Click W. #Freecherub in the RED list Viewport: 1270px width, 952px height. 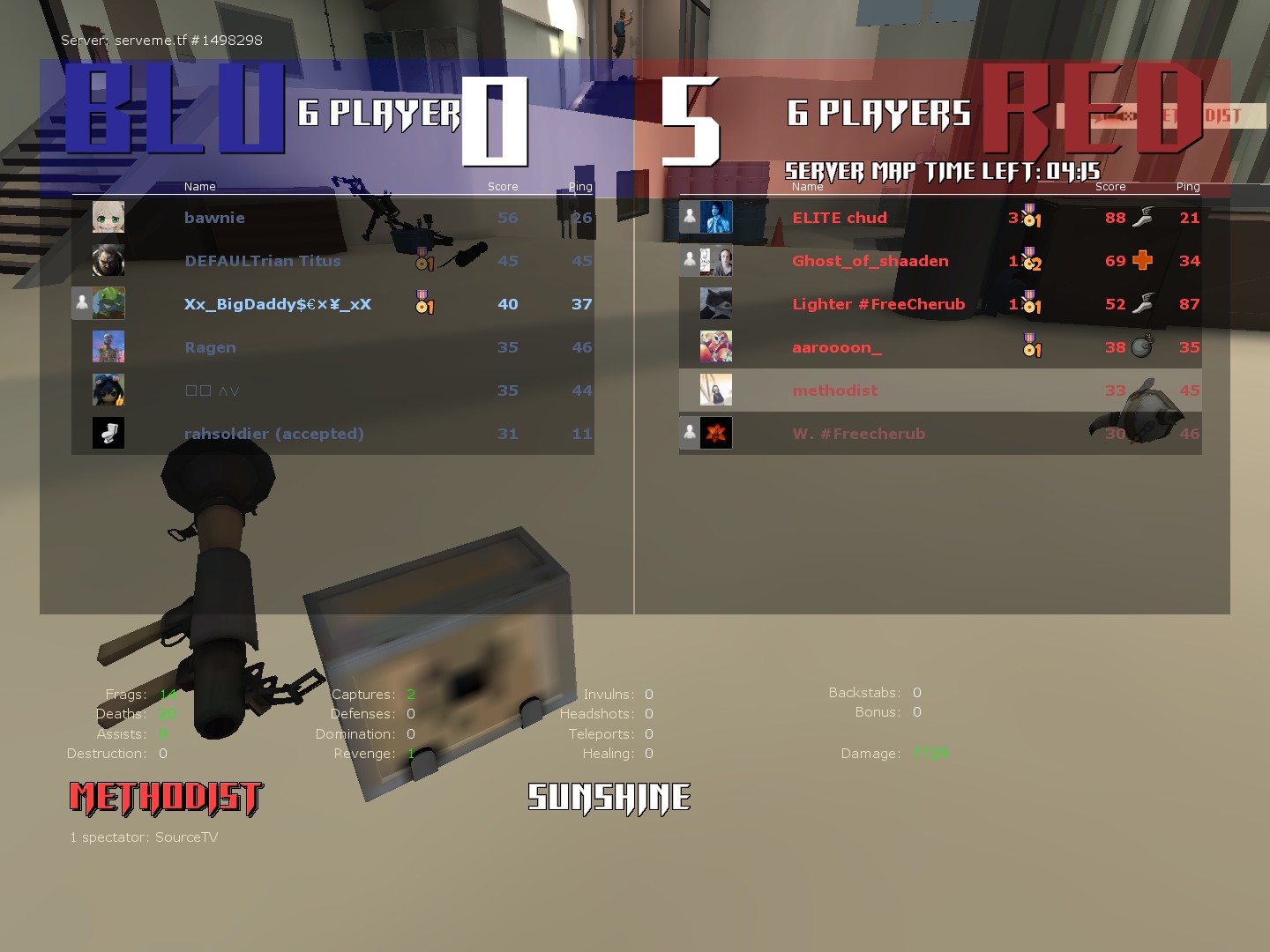coord(858,434)
